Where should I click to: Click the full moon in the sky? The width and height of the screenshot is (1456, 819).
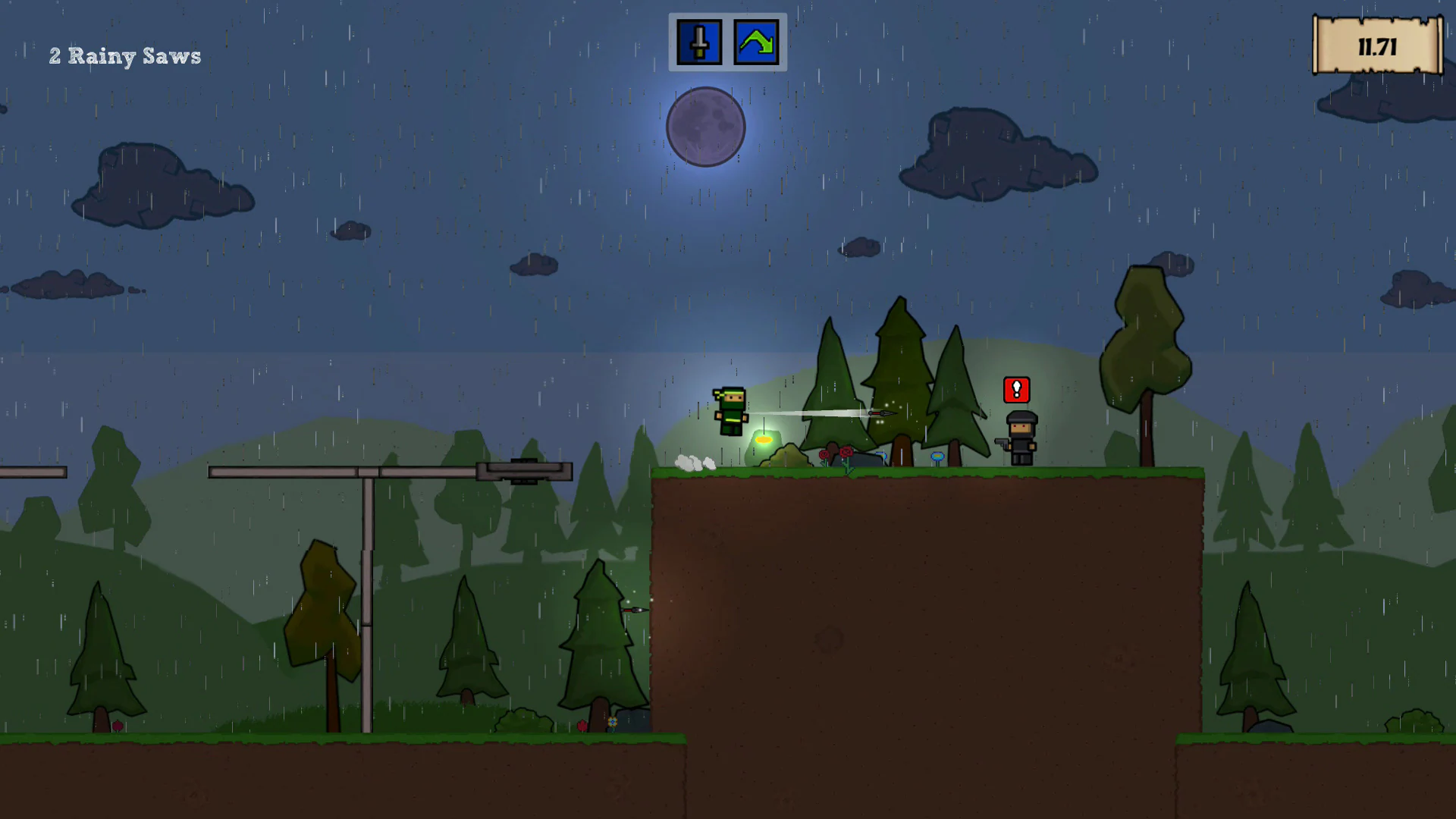coord(705,127)
